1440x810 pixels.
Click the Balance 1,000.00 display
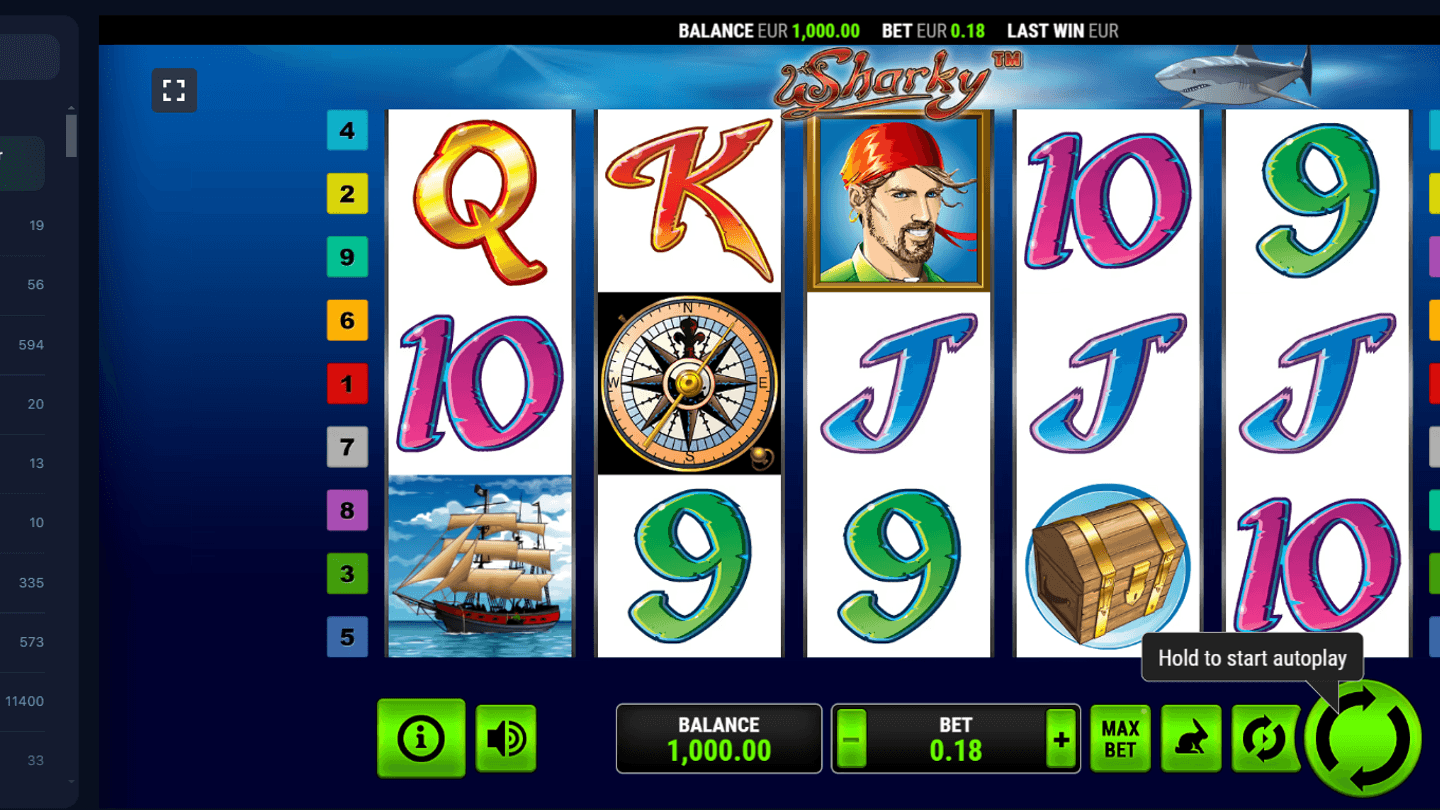pos(719,738)
